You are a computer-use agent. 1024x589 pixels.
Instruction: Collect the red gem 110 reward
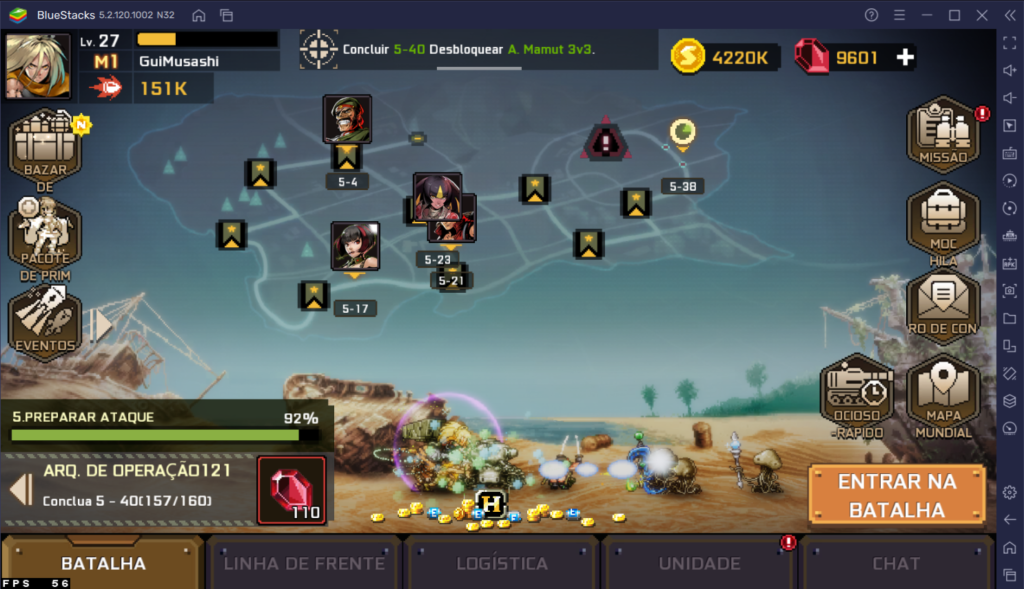[x=292, y=490]
